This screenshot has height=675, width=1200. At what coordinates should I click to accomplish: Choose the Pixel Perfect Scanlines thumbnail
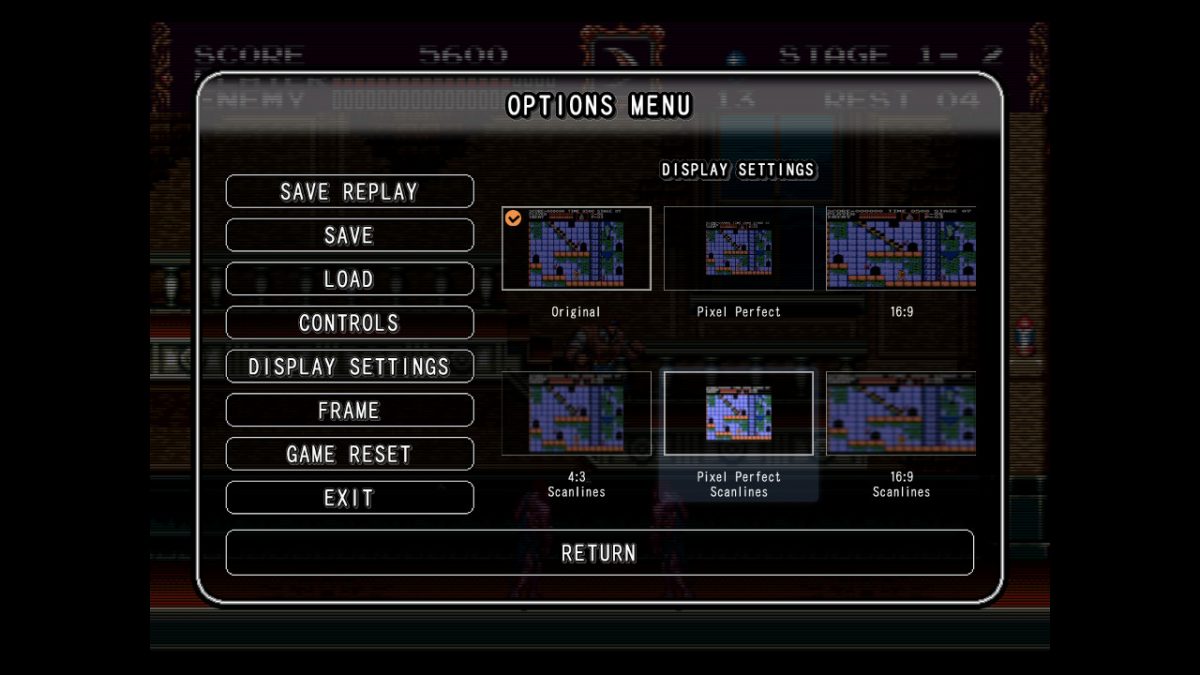(x=738, y=414)
